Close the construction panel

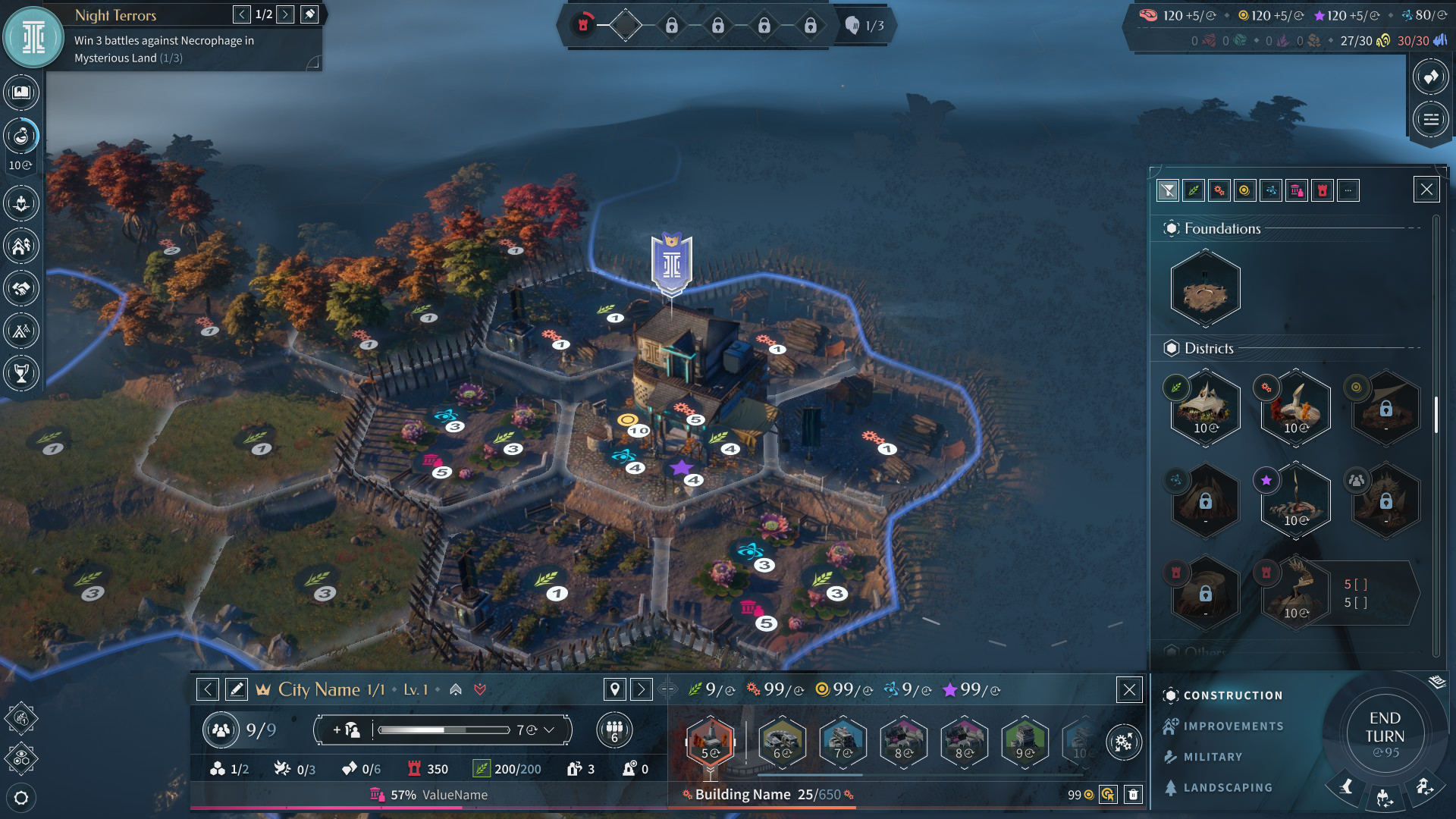click(1426, 190)
